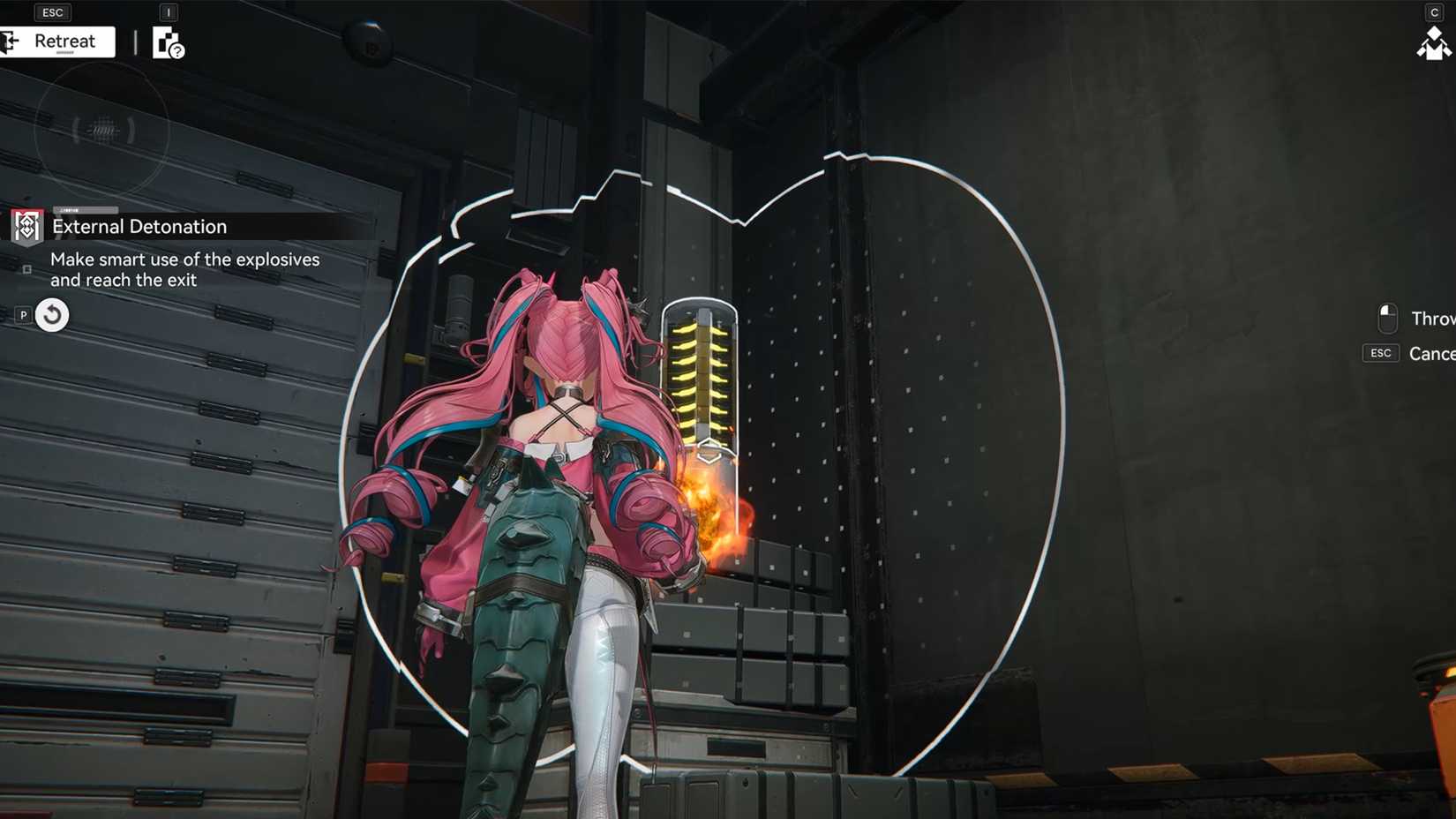Click the objective description about using explosives
1456x819 pixels.
click(185, 269)
